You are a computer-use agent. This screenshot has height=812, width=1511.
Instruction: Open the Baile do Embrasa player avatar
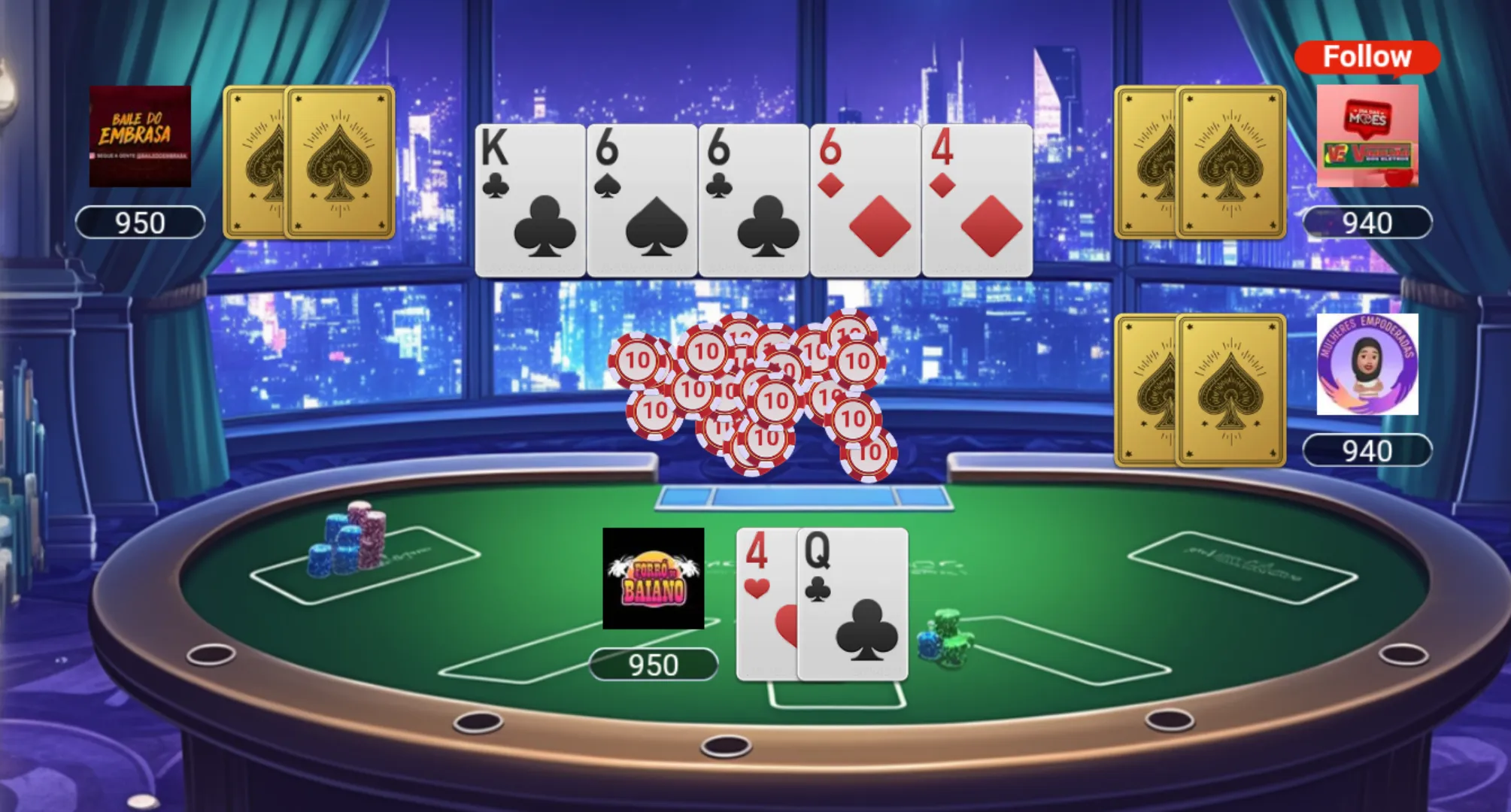140,137
